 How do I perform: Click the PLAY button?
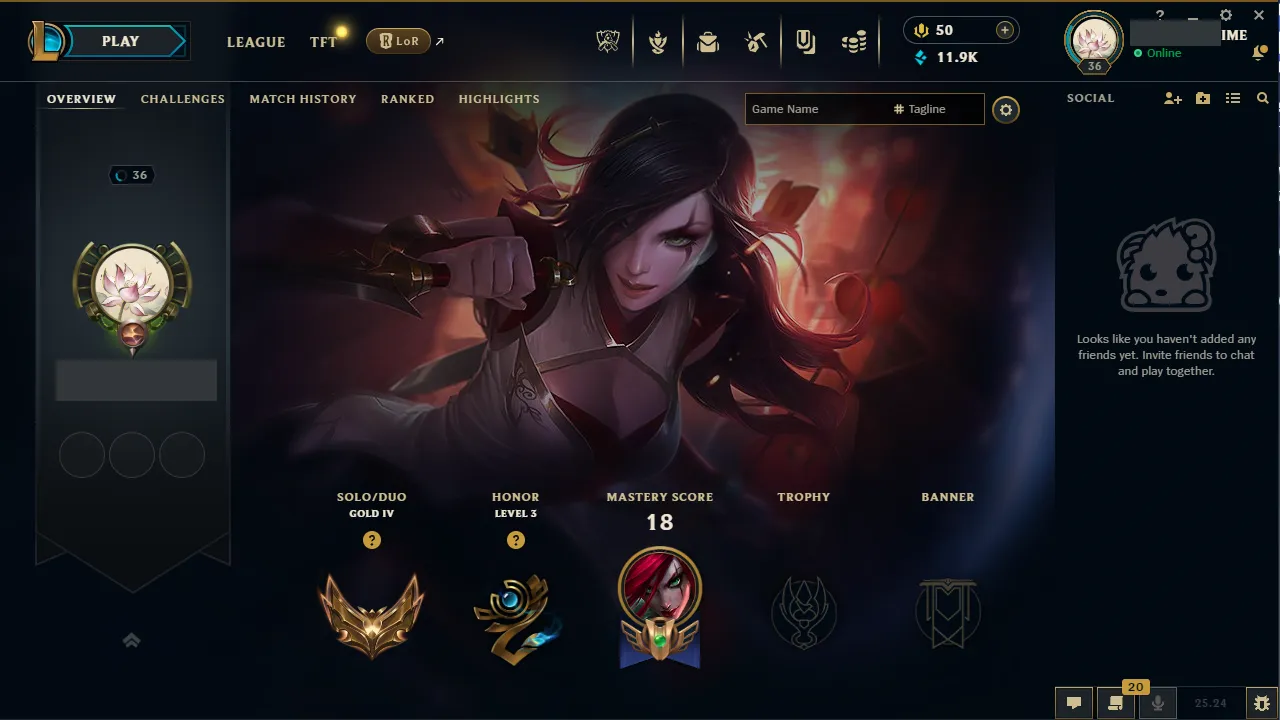pyautogui.click(x=120, y=41)
